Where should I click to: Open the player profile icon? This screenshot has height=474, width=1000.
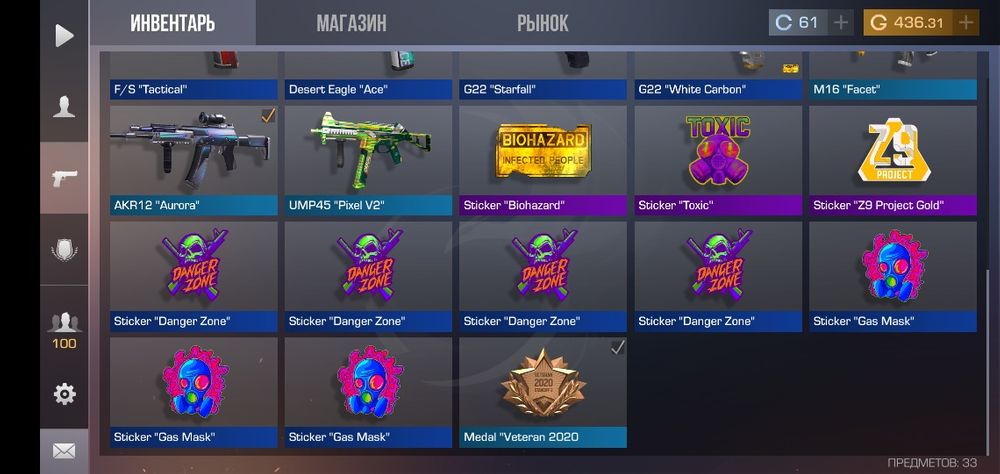pos(64,107)
